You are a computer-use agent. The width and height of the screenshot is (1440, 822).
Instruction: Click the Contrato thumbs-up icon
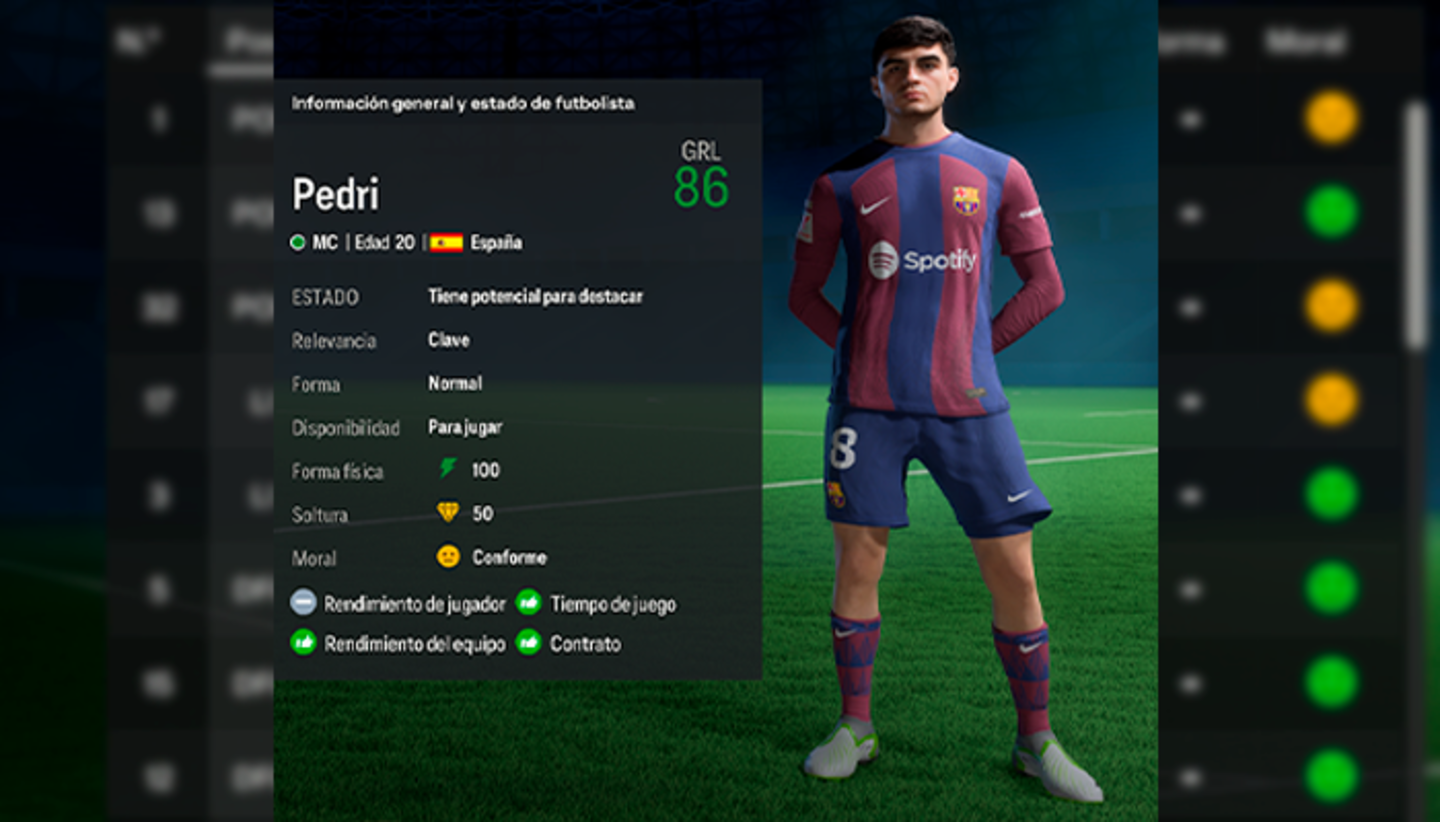click(528, 642)
